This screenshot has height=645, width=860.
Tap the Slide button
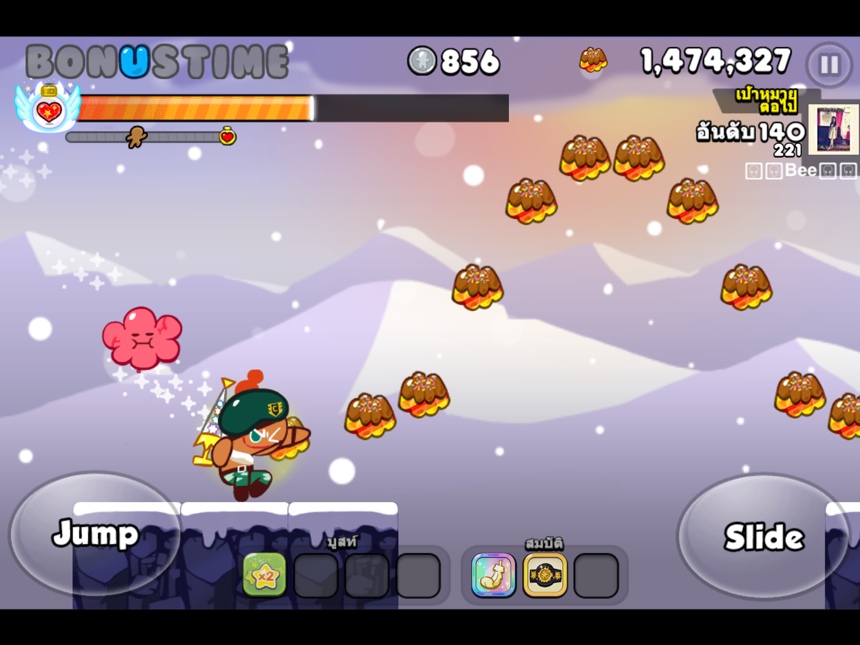click(x=763, y=537)
